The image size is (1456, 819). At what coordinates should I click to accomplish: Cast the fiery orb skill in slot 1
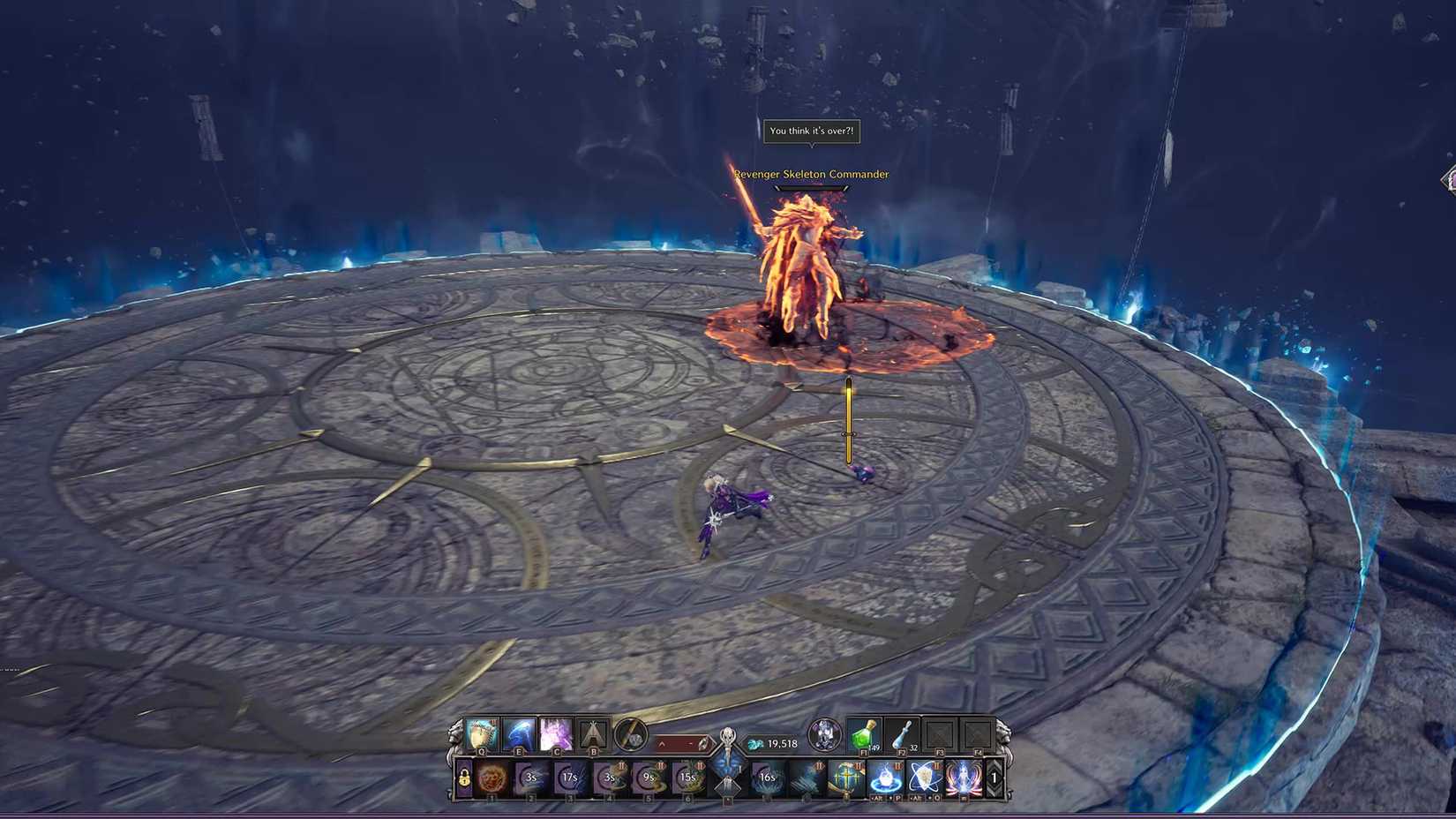pos(490,779)
